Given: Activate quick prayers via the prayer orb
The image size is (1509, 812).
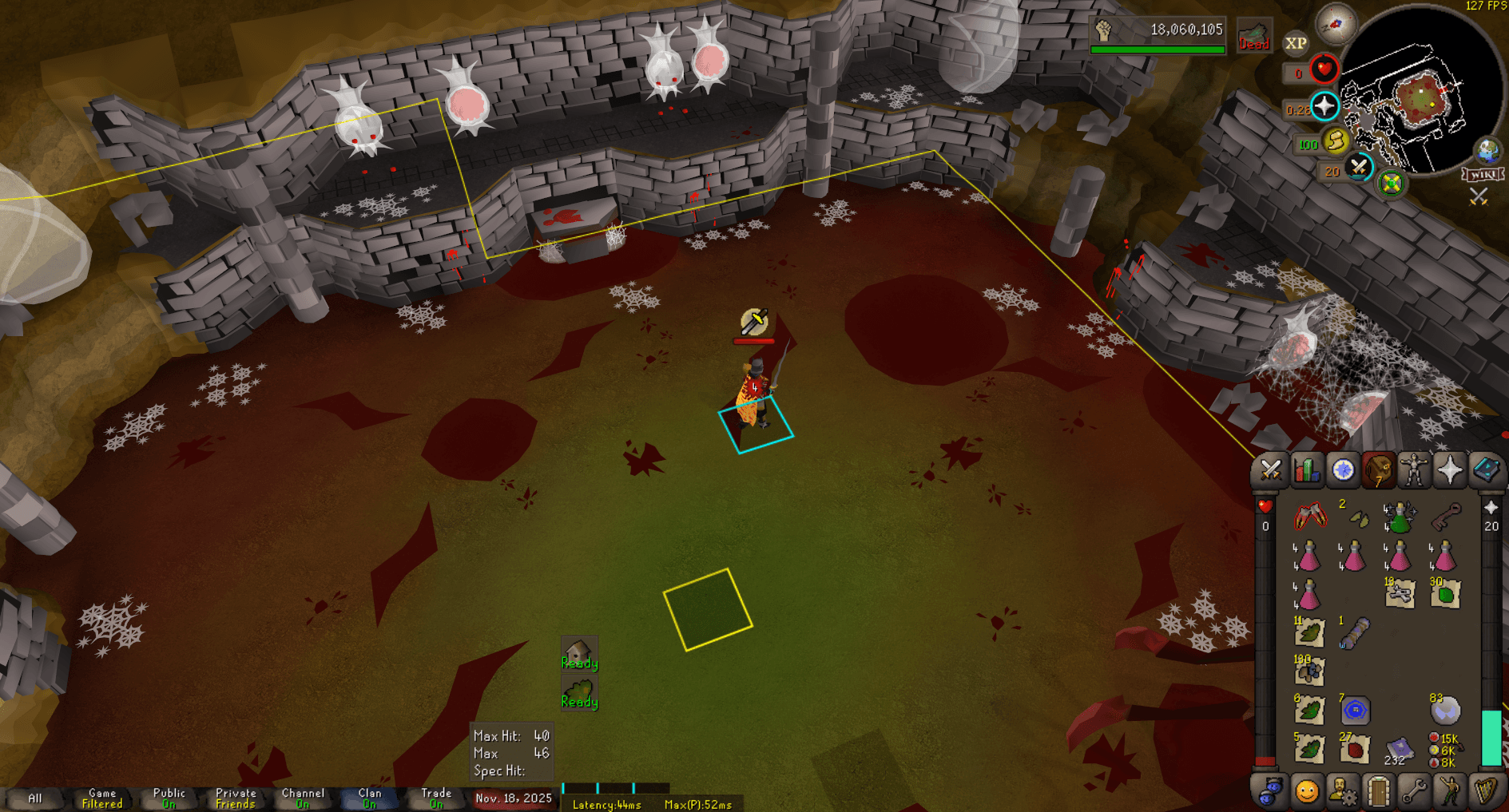Looking at the screenshot, I should pos(1325,104).
